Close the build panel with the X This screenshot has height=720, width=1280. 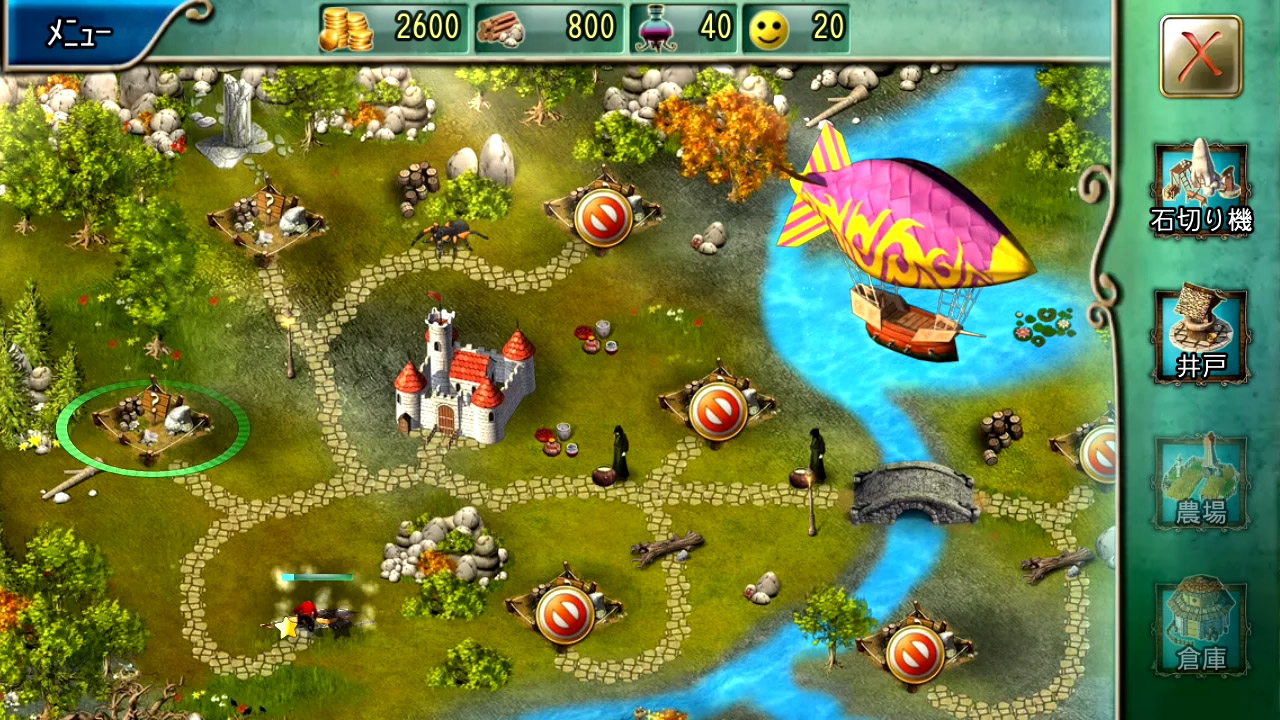pyautogui.click(x=1200, y=56)
